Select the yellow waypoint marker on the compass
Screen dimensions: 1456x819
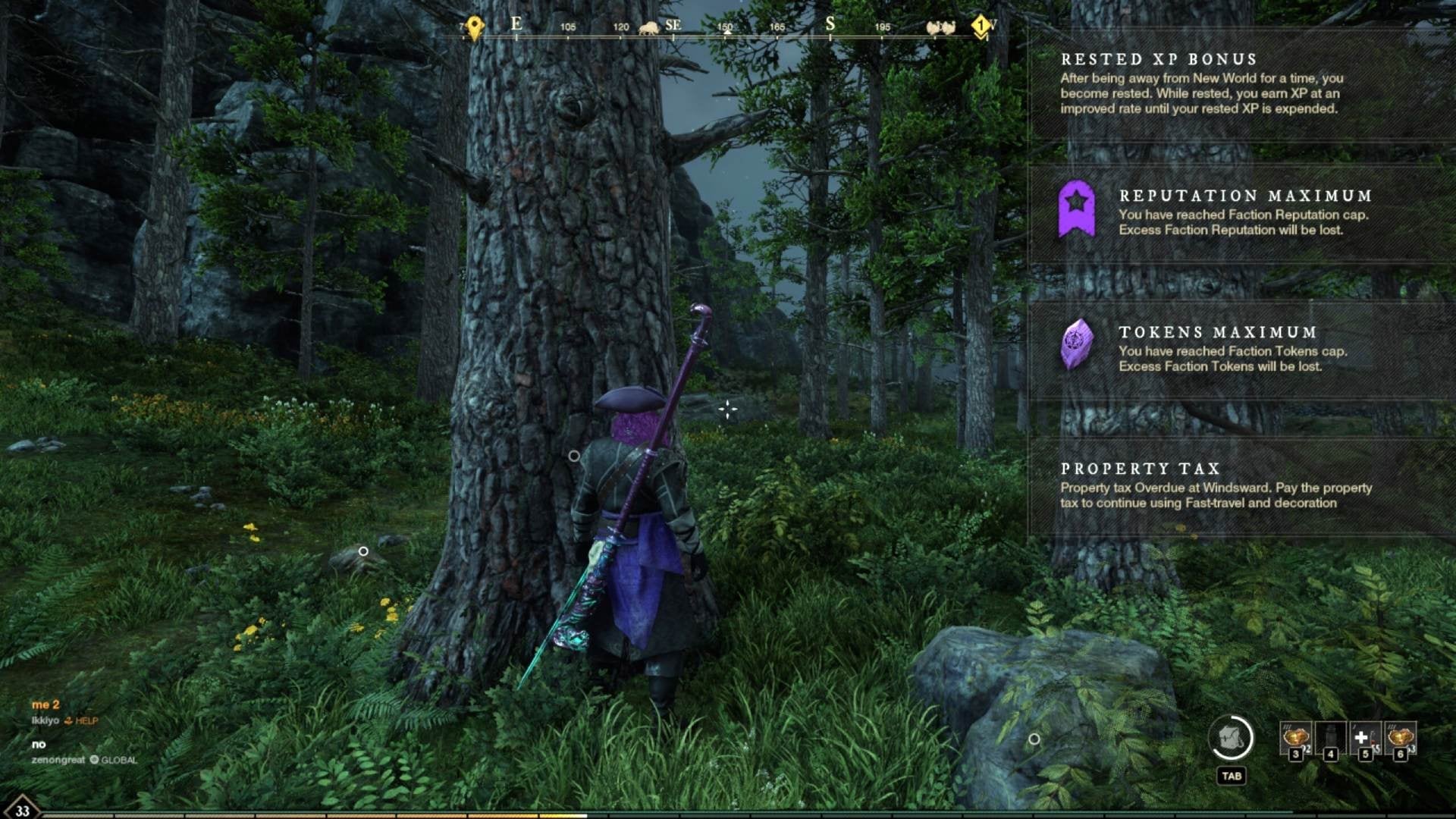[x=473, y=27]
